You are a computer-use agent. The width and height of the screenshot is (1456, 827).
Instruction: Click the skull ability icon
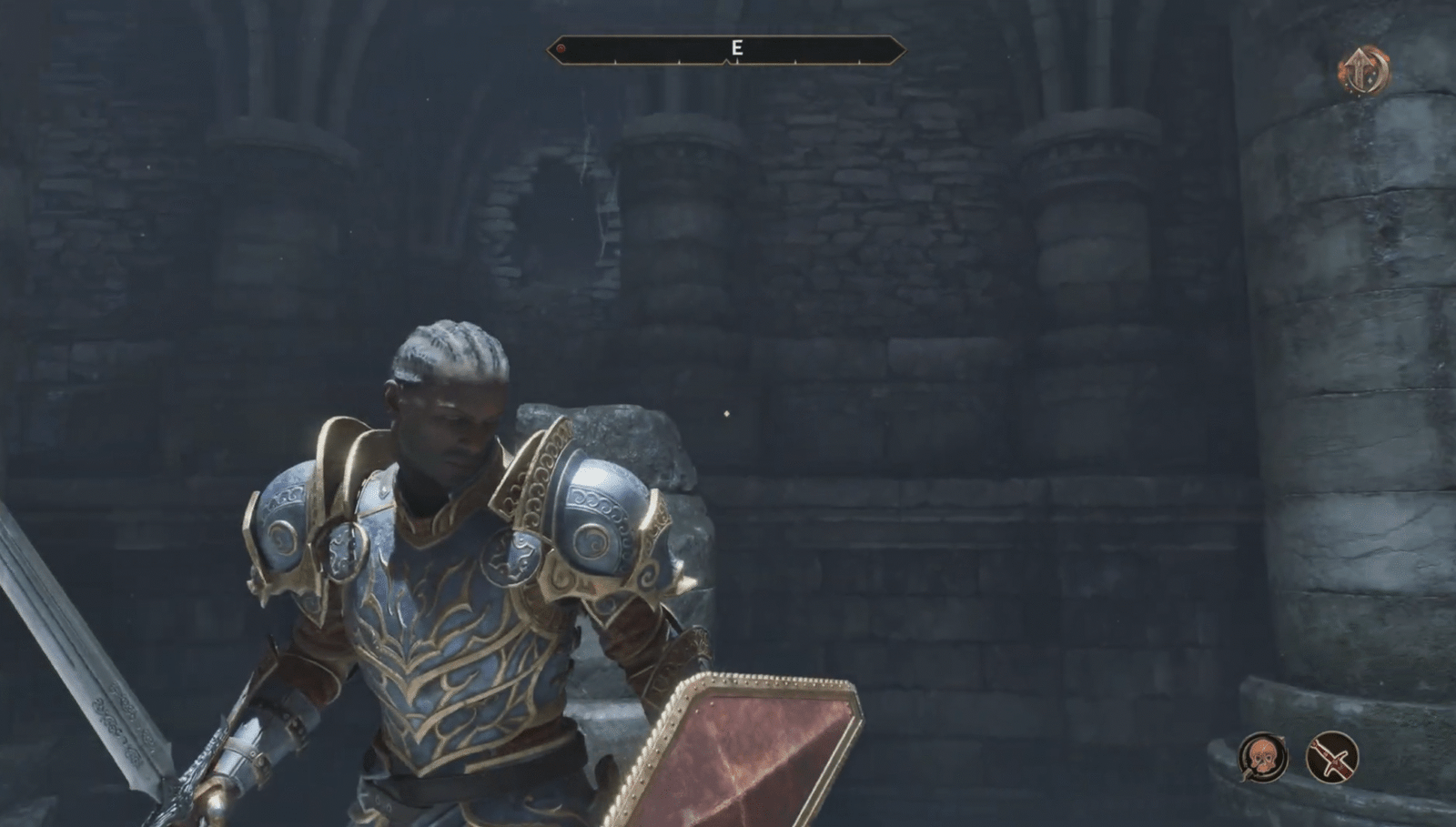tap(1262, 756)
